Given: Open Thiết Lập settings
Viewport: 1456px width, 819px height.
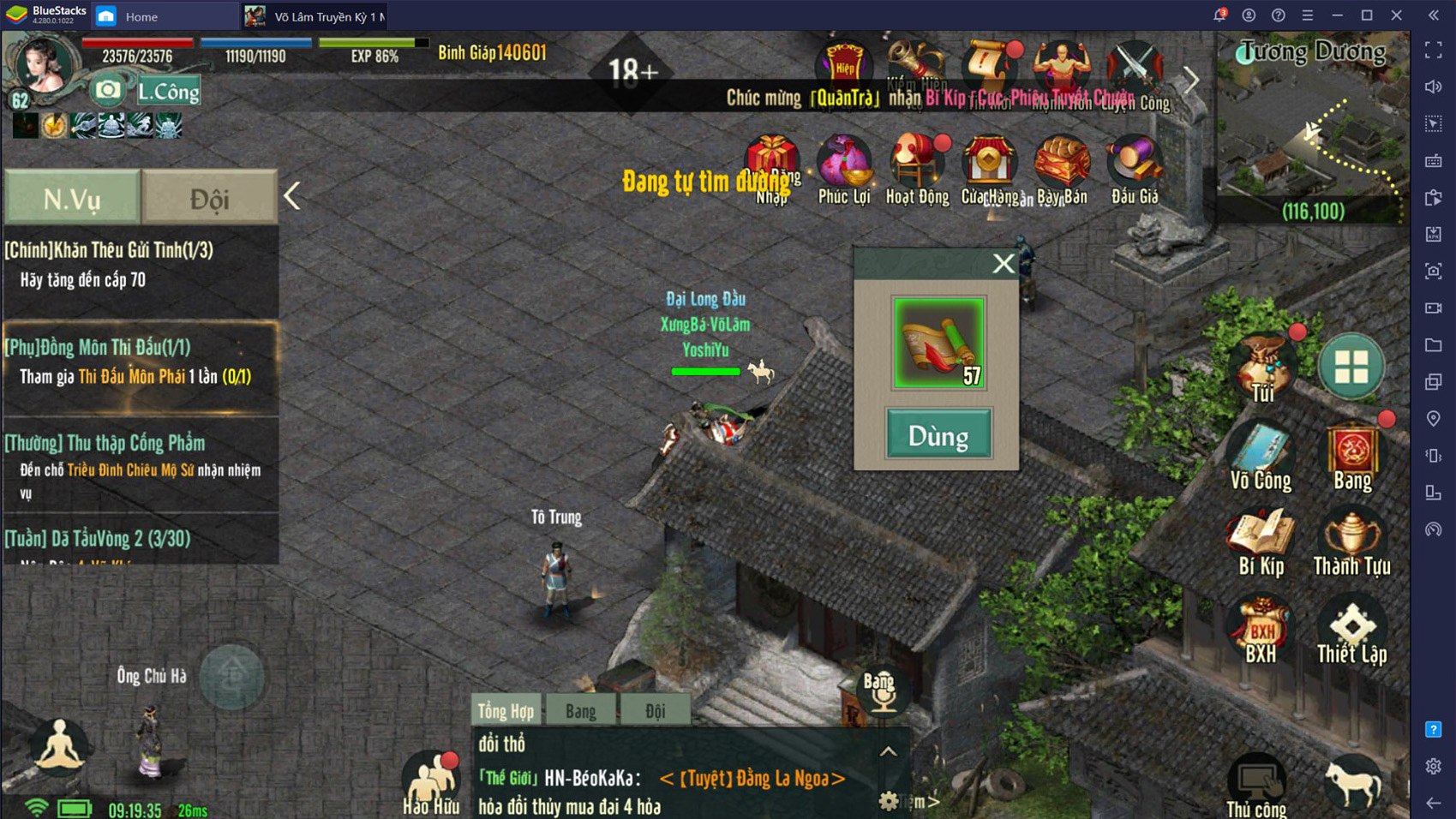Looking at the screenshot, I should click(x=1351, y=631).
